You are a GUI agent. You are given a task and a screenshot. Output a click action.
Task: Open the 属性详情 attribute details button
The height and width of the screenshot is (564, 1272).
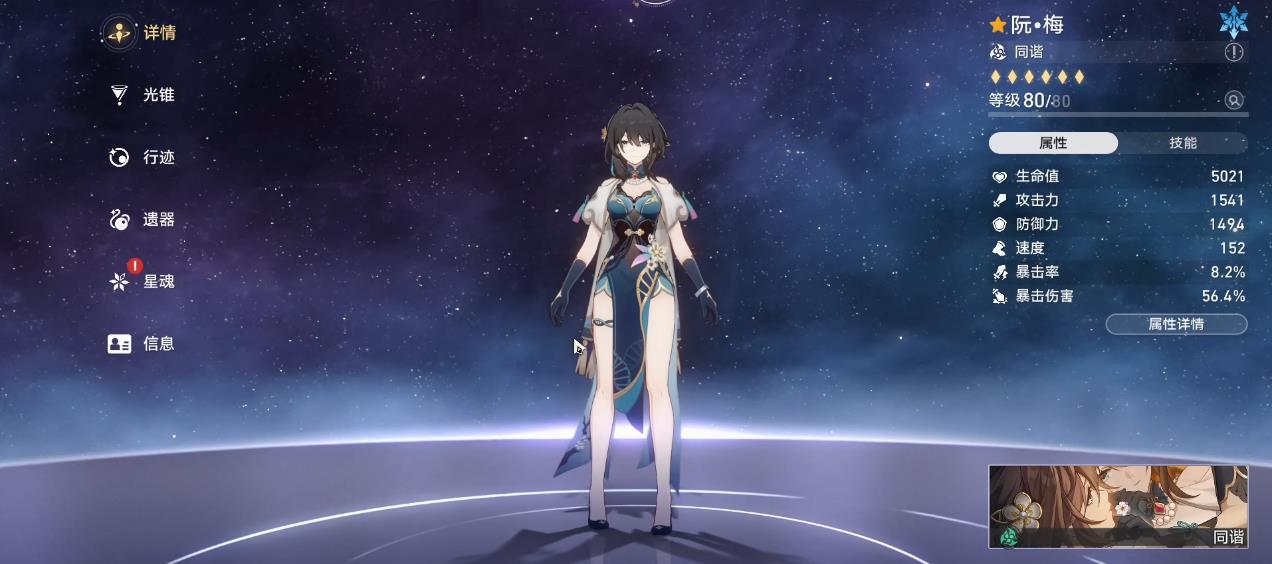pos(1176,324)
